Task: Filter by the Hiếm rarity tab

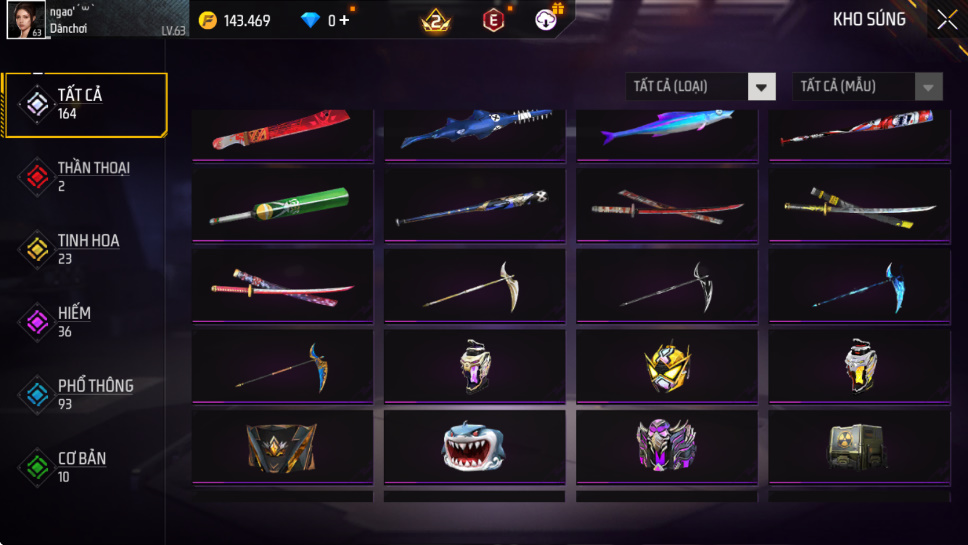Action: (84, 321)
